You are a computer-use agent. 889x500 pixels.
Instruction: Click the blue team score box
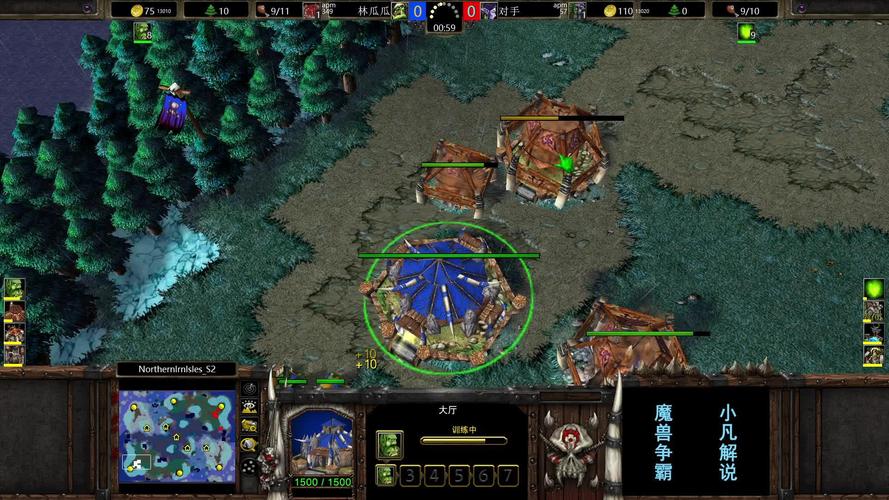click(x=418, y=11)
